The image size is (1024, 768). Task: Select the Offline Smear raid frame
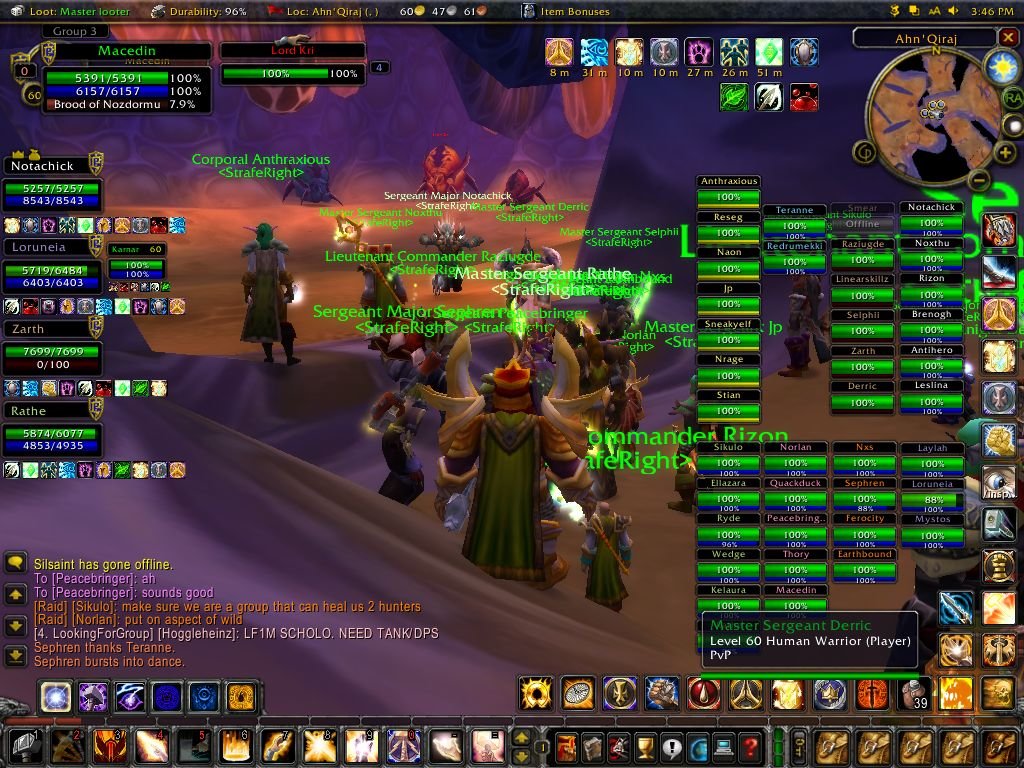click(862, 217)
